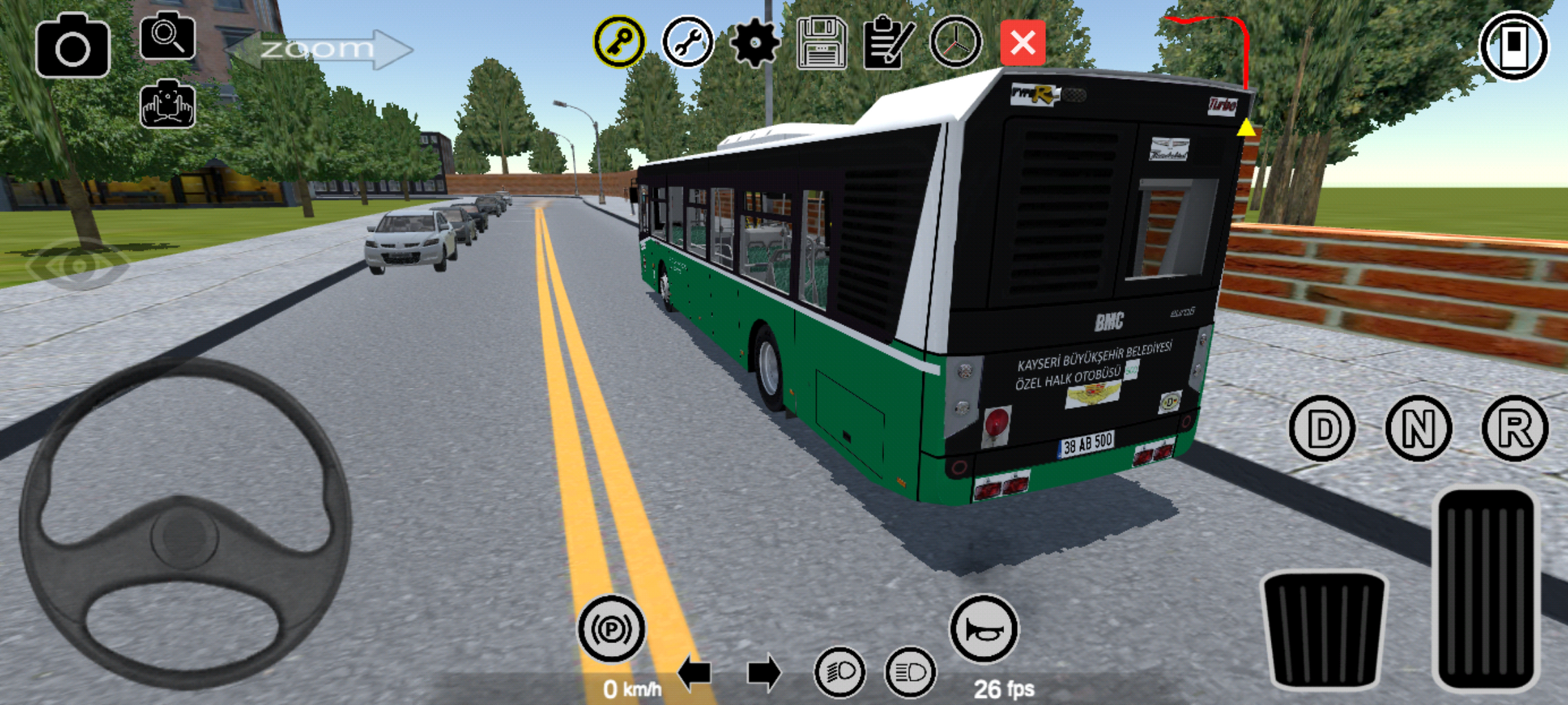Open the gear settings menu
Image resolution: width=1568 pixels, height=705 pixels.
754,43
